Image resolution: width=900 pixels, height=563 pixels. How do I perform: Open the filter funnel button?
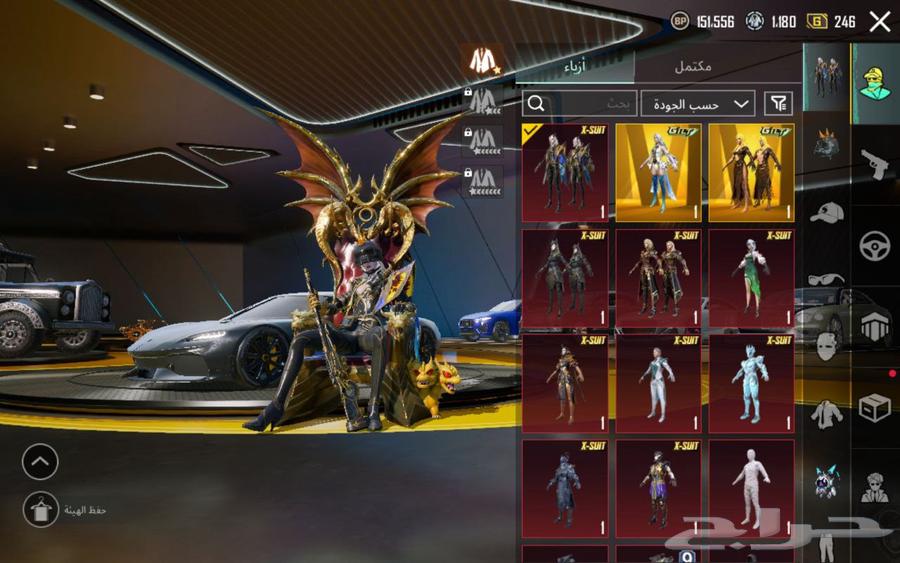tap(778, 103)
